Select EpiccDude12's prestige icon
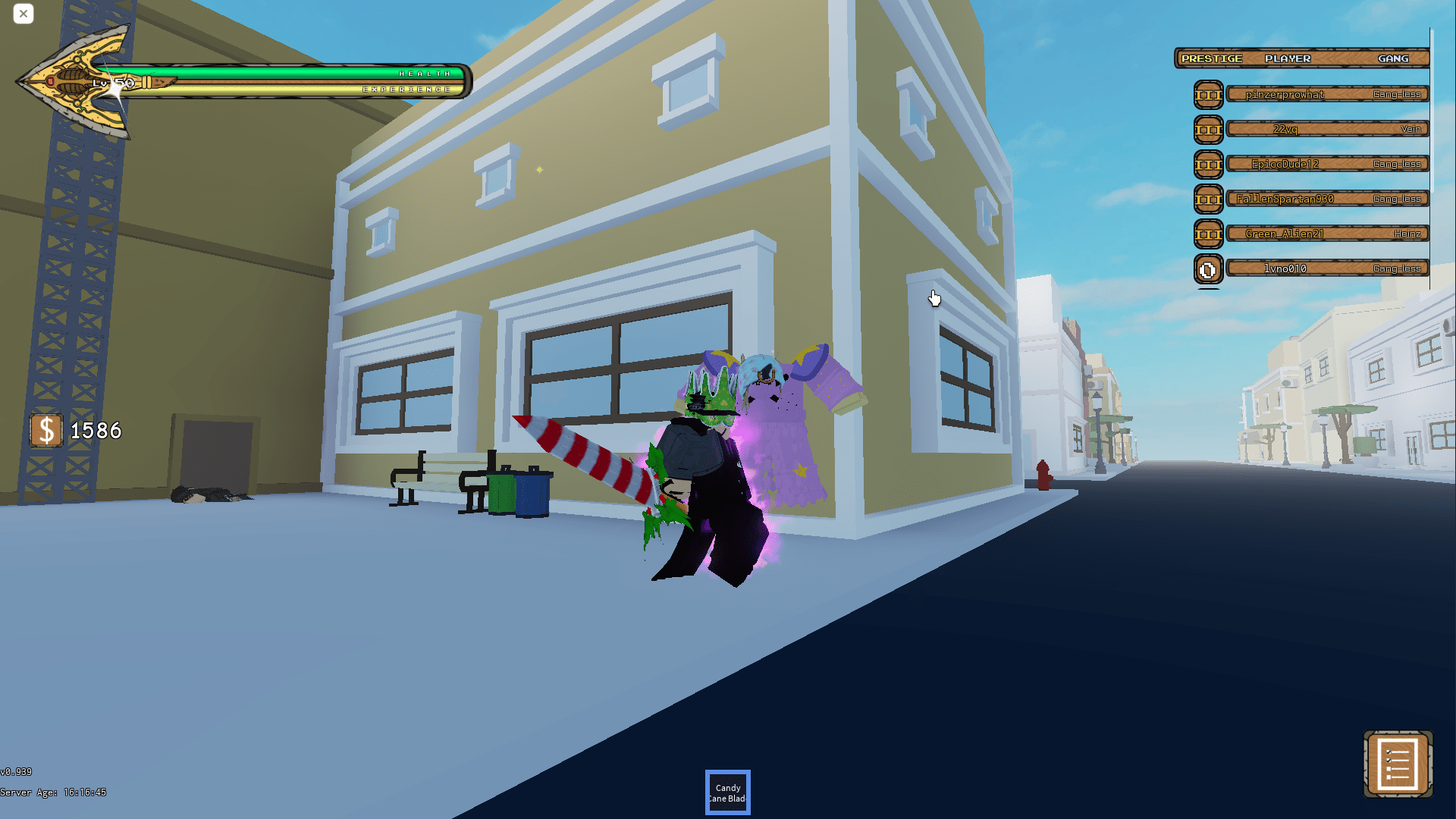Image resolution: width=1456 pixels, height=819 pixels. 1208,164
